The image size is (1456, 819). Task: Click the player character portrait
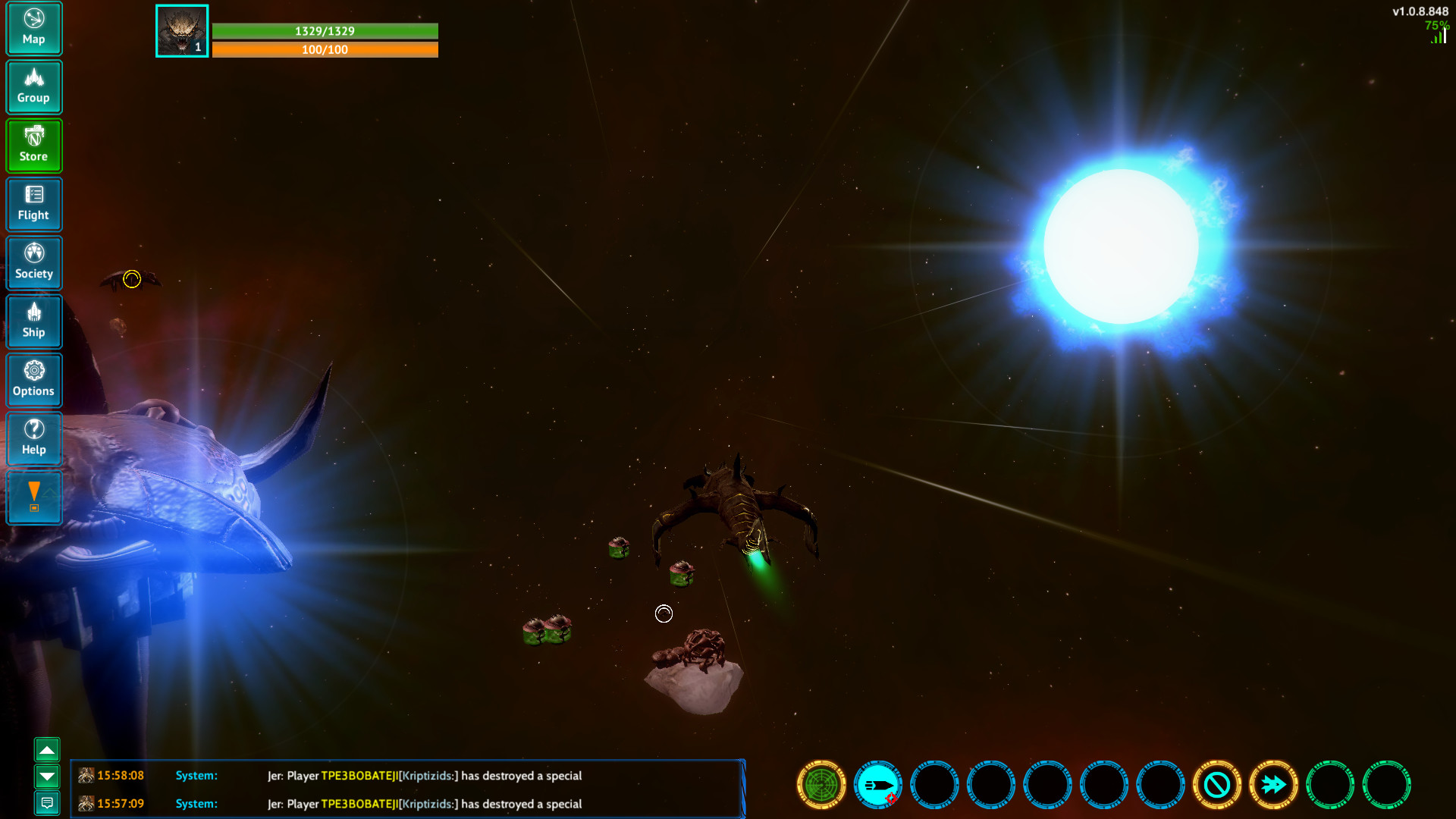[x=182, y=30]
